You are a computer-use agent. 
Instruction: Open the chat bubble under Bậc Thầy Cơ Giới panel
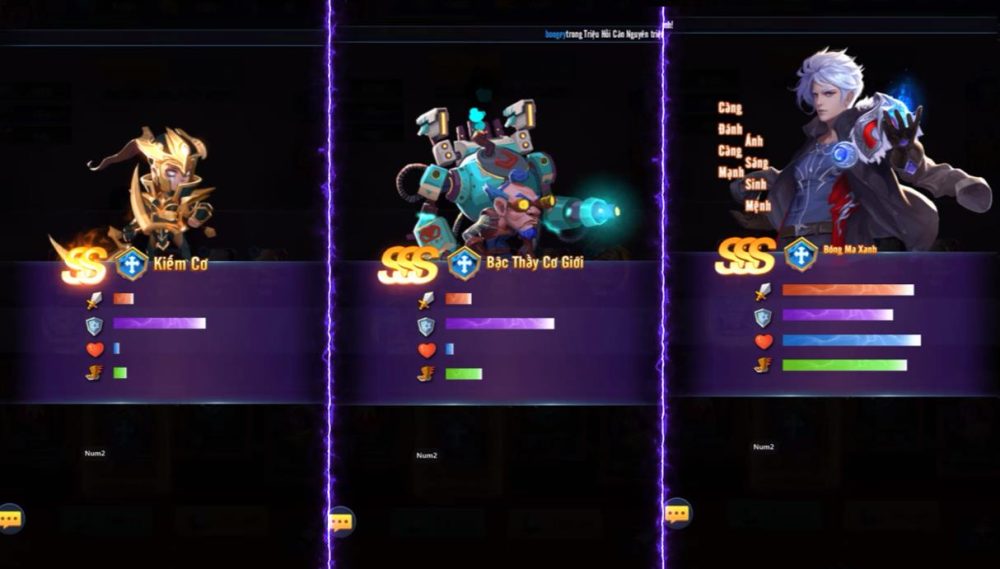(341, 521)
